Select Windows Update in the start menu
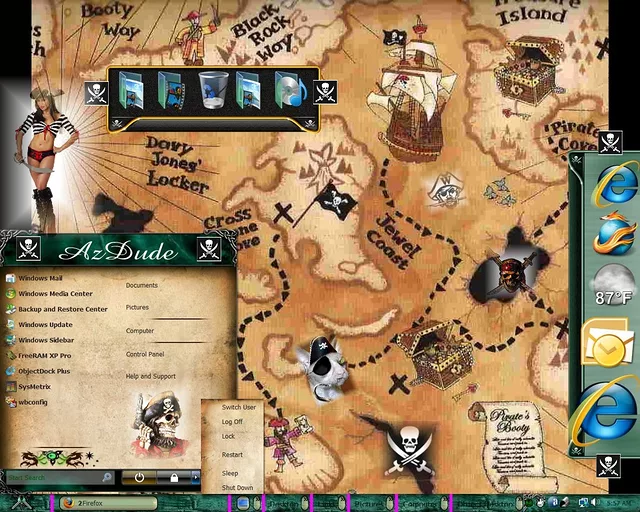 coord(45,325)
